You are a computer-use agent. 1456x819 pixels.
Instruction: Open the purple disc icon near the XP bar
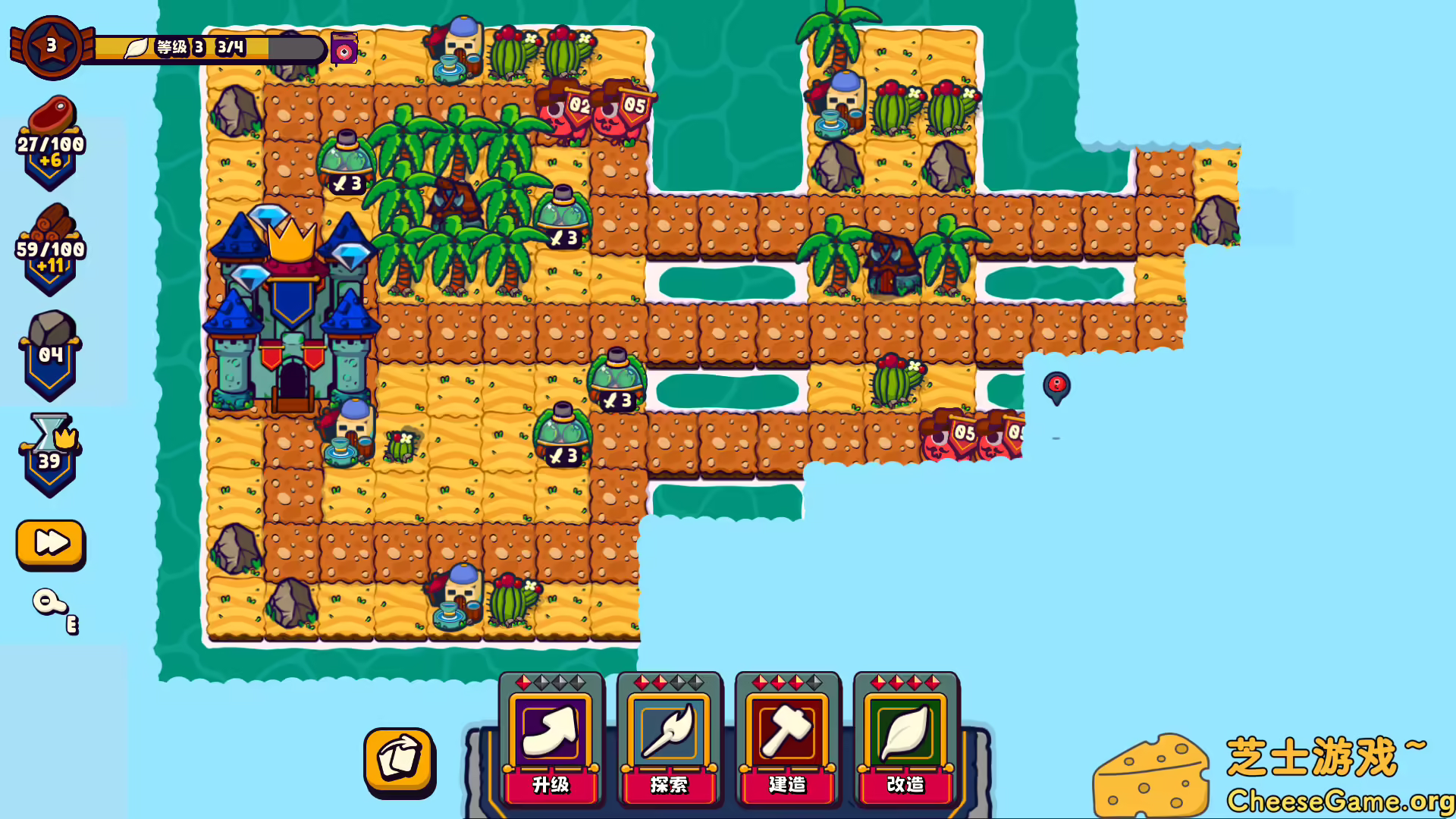(344, 49)
